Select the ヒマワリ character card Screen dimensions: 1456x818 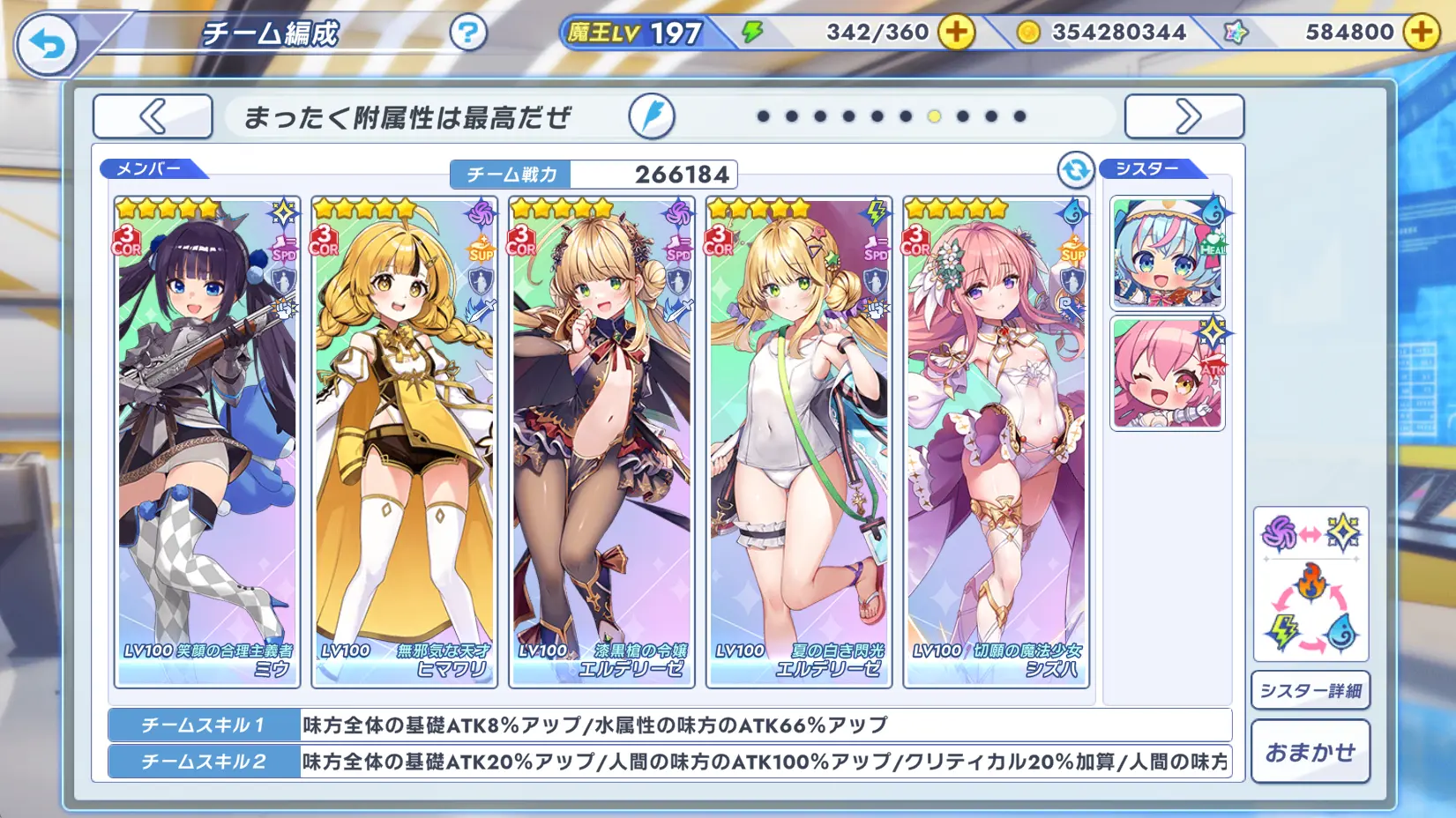(x=405, y=441)
